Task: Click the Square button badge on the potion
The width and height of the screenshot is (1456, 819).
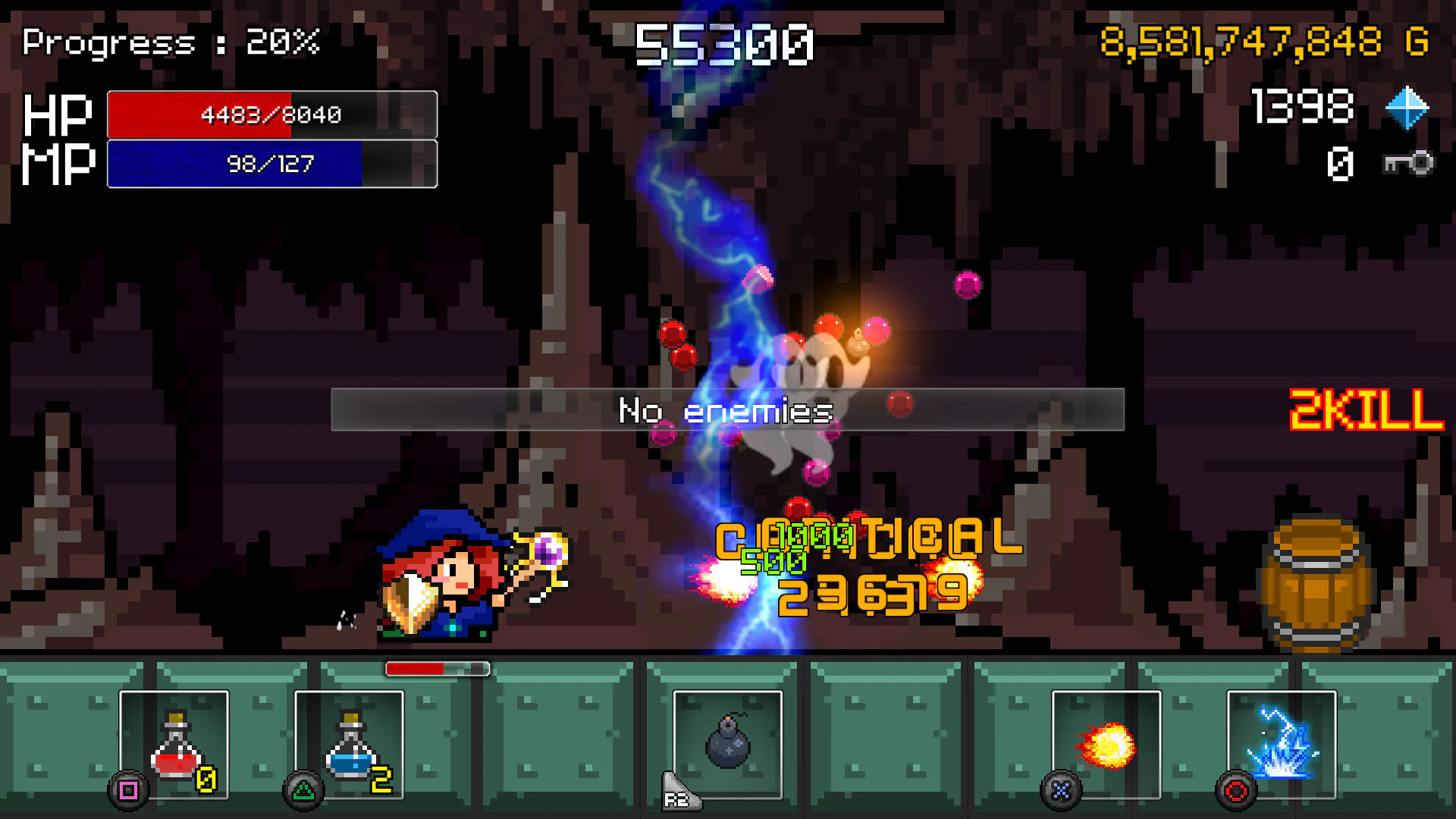Action: click(129, 790)
